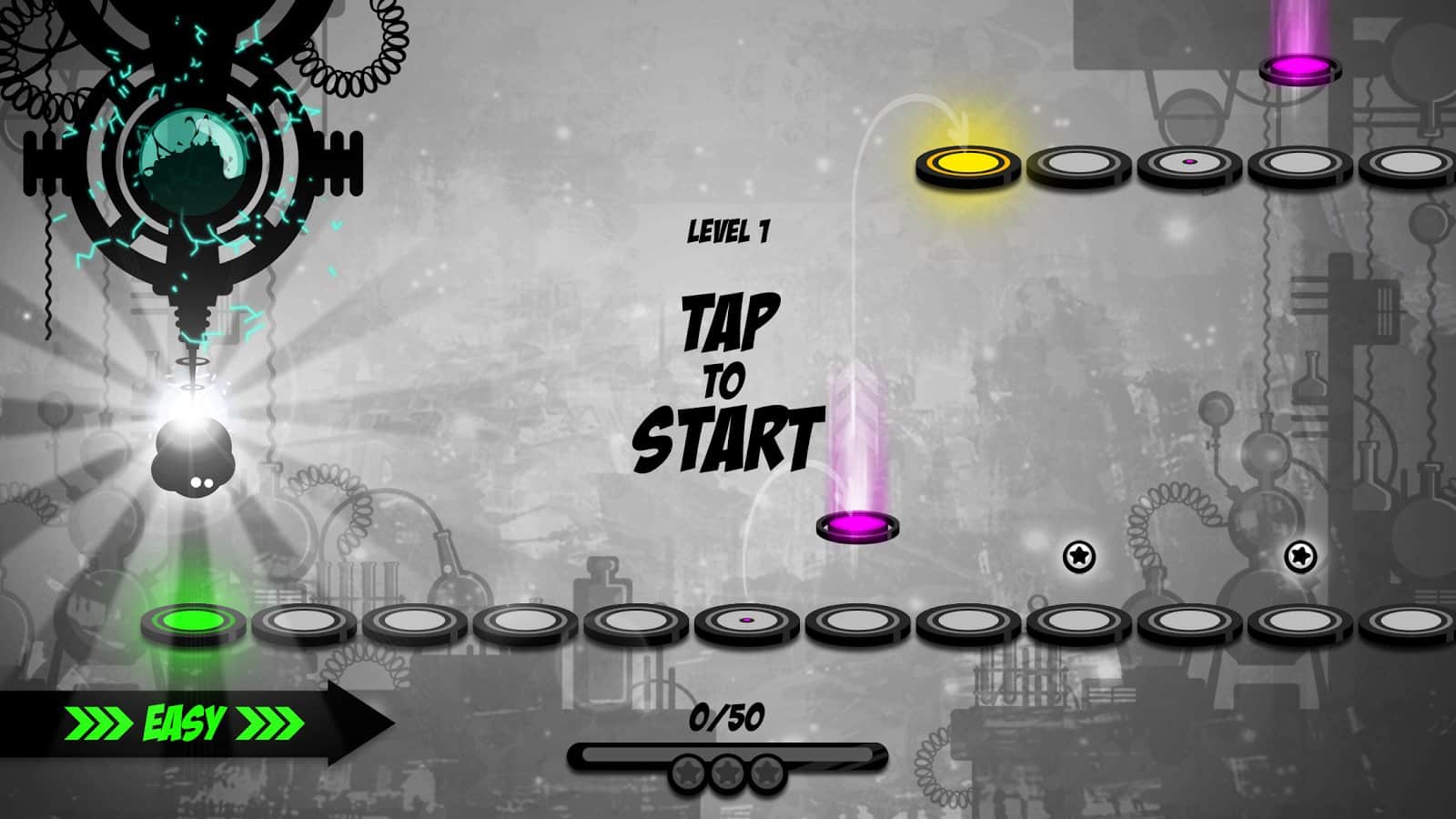Viewport: 1456px width, 819px height.
Task: Collect the left star pickup
Action: [1079, 556]
